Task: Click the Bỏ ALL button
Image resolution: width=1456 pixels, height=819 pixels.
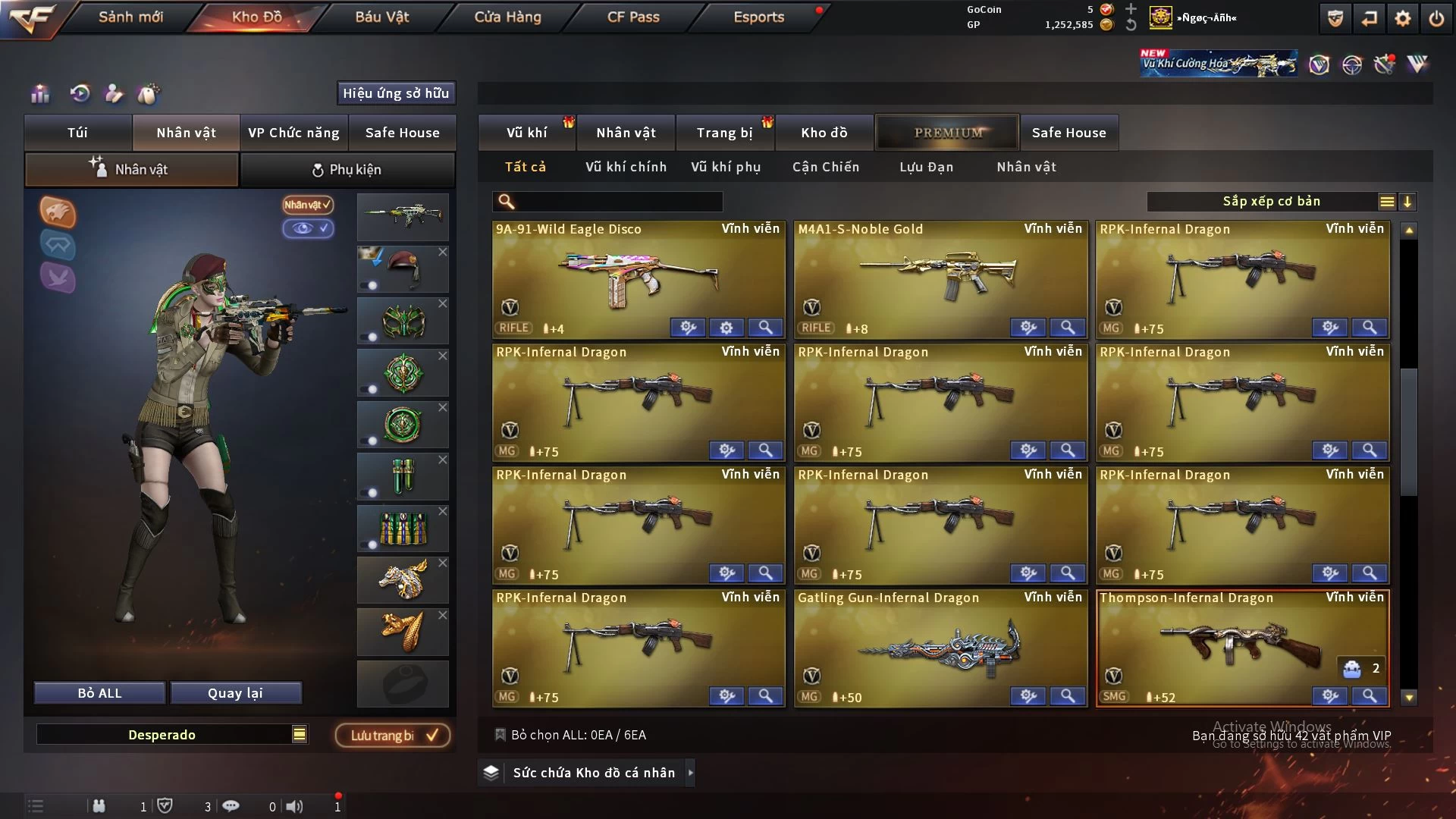Action: tap(99, 693)
